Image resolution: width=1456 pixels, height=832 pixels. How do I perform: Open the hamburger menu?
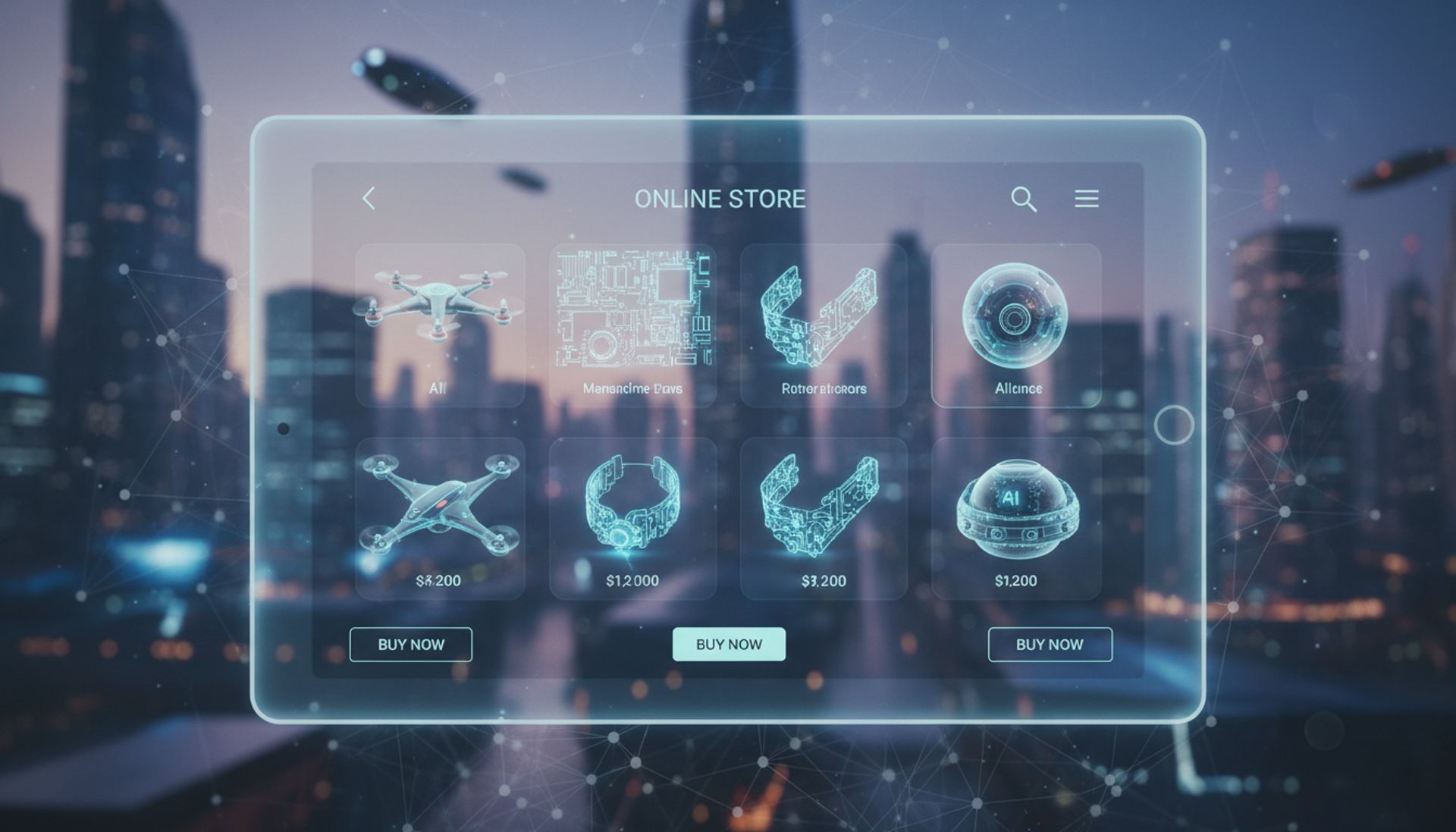[x=1086, y=199]
